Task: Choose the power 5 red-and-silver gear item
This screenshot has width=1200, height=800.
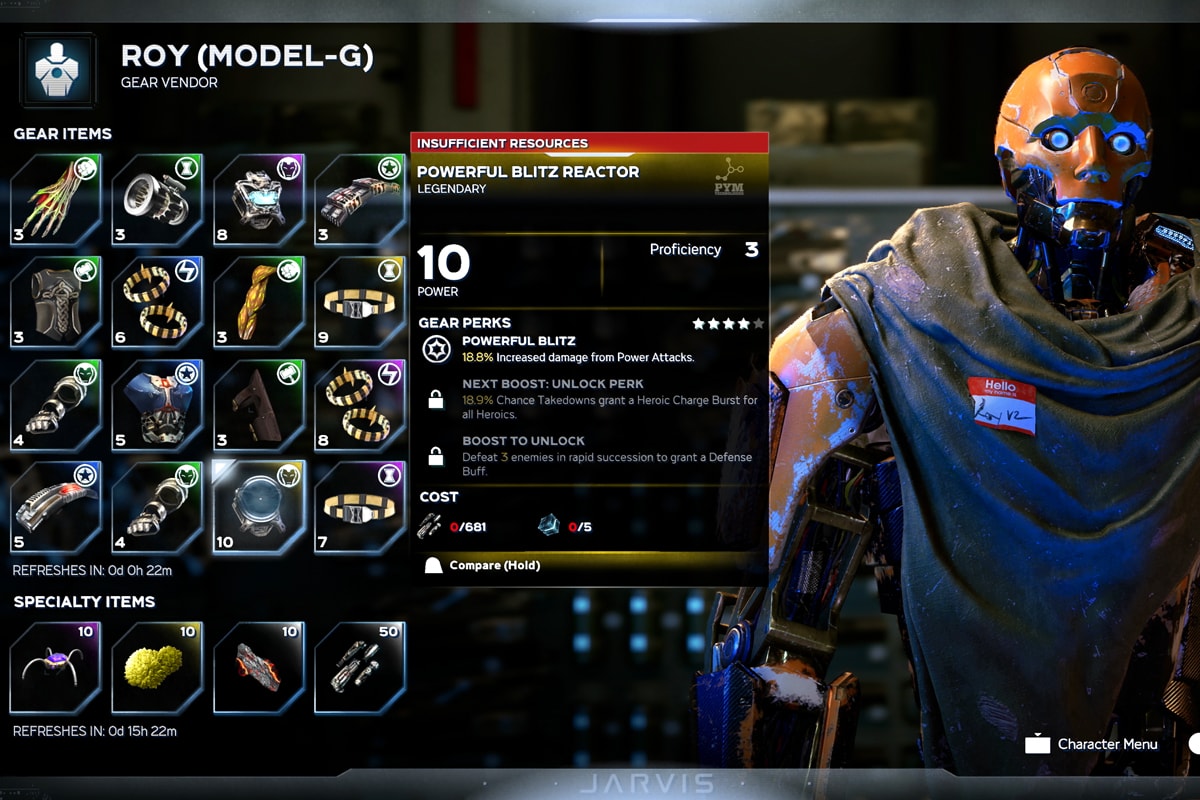Action: coord(56,505)
